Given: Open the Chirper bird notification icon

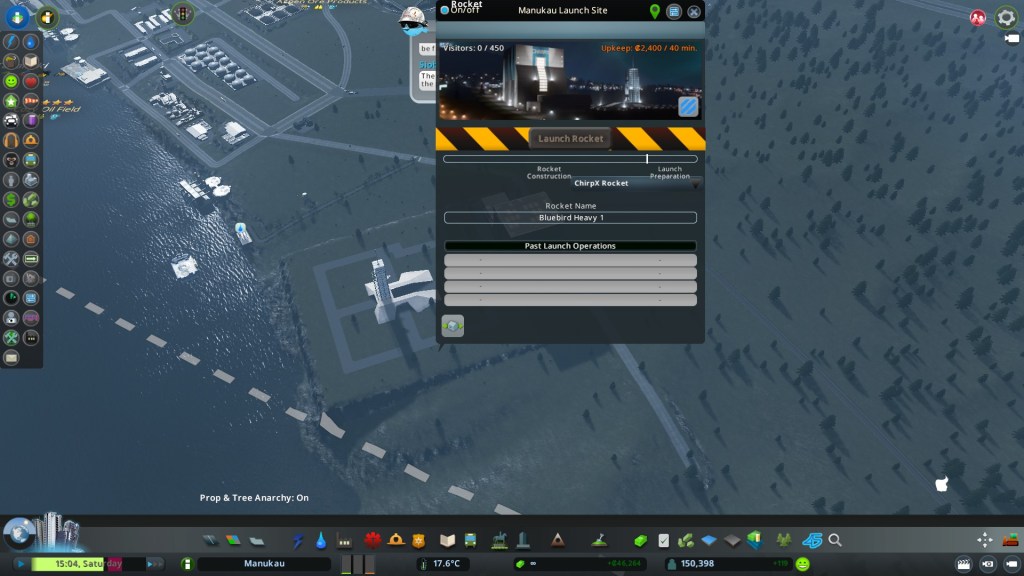Looking at the screenshot, I should click(412, 18).
